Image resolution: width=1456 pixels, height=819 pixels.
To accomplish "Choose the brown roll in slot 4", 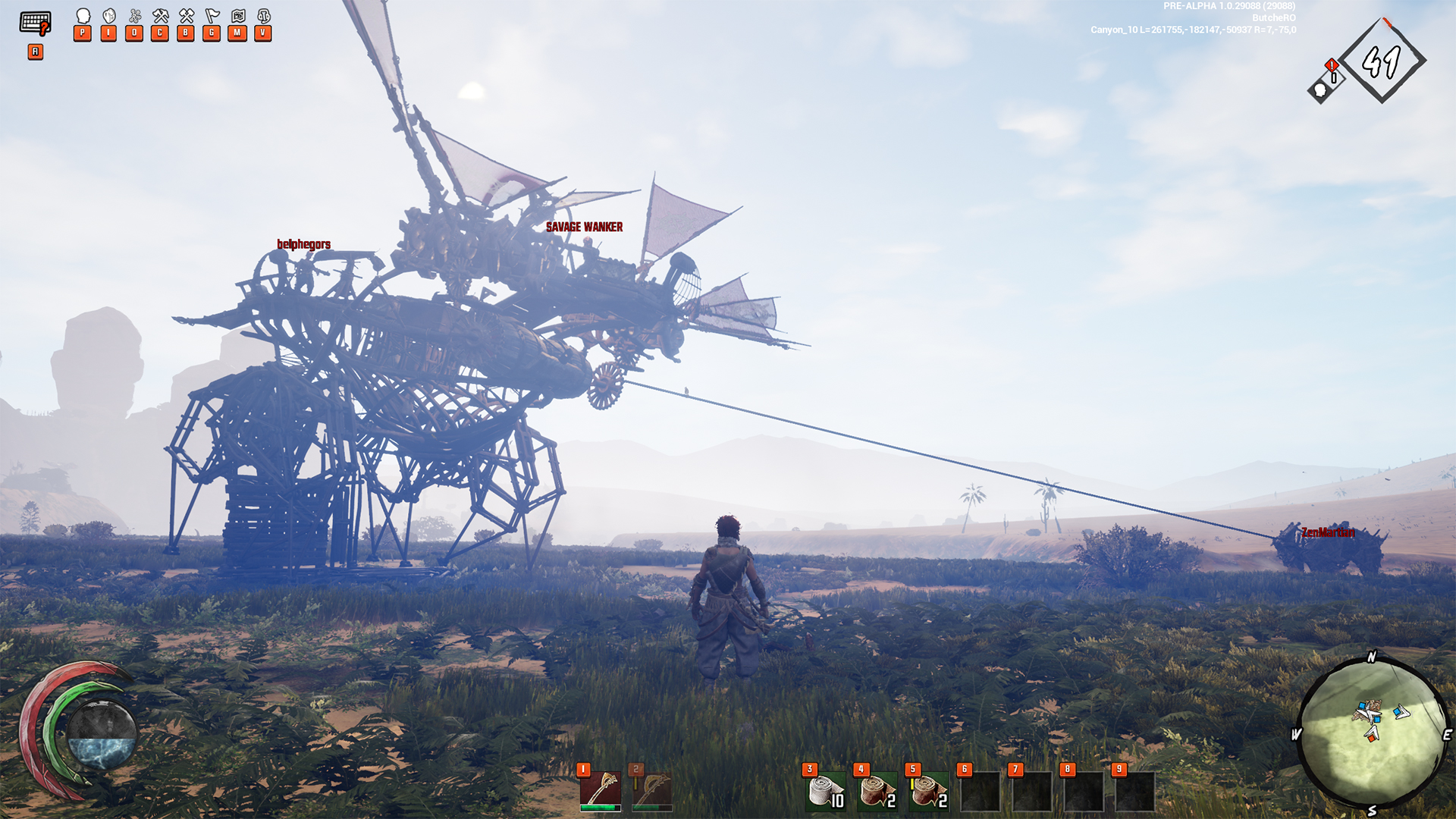I will pyautogui.click(x=877, y=792).
